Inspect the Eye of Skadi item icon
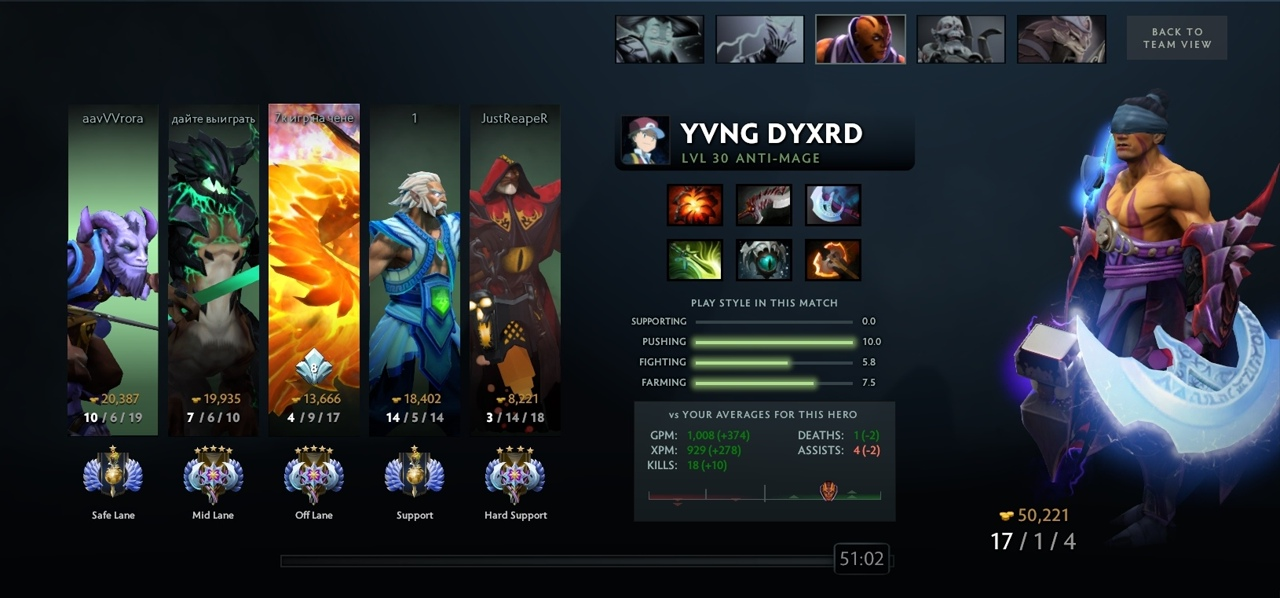 point(764,260)
